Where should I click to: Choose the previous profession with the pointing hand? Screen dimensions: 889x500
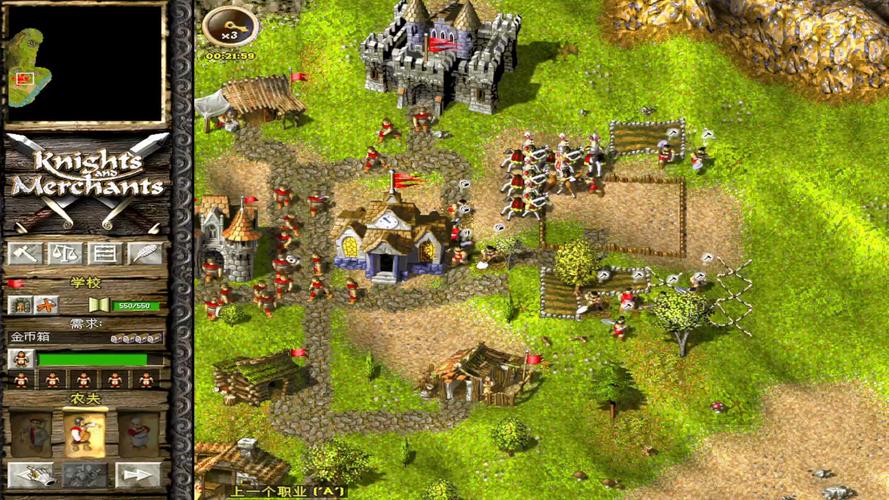click(30, 474)
